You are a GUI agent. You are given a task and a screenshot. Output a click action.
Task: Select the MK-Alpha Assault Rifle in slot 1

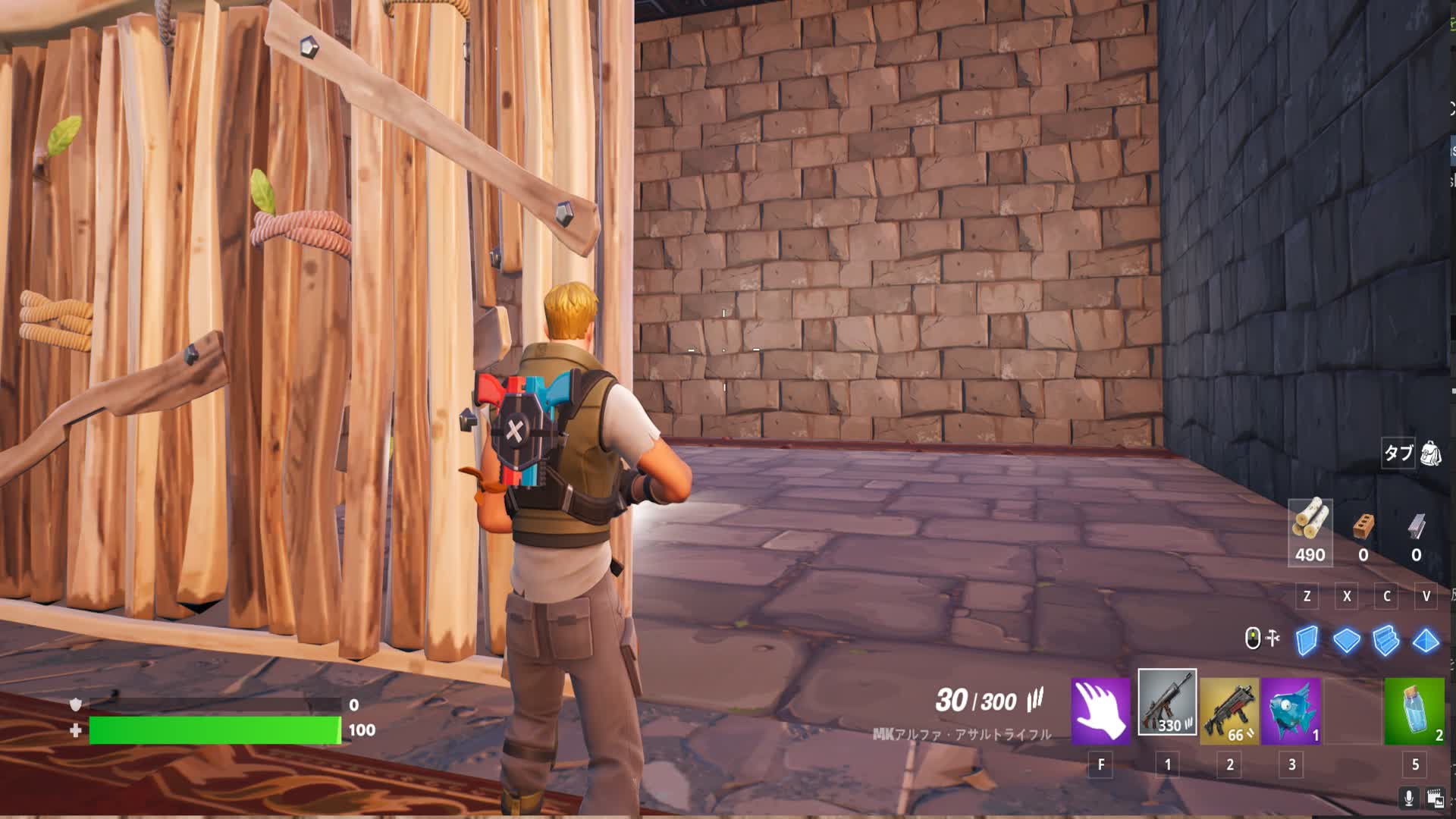[x=1167, y=709]
